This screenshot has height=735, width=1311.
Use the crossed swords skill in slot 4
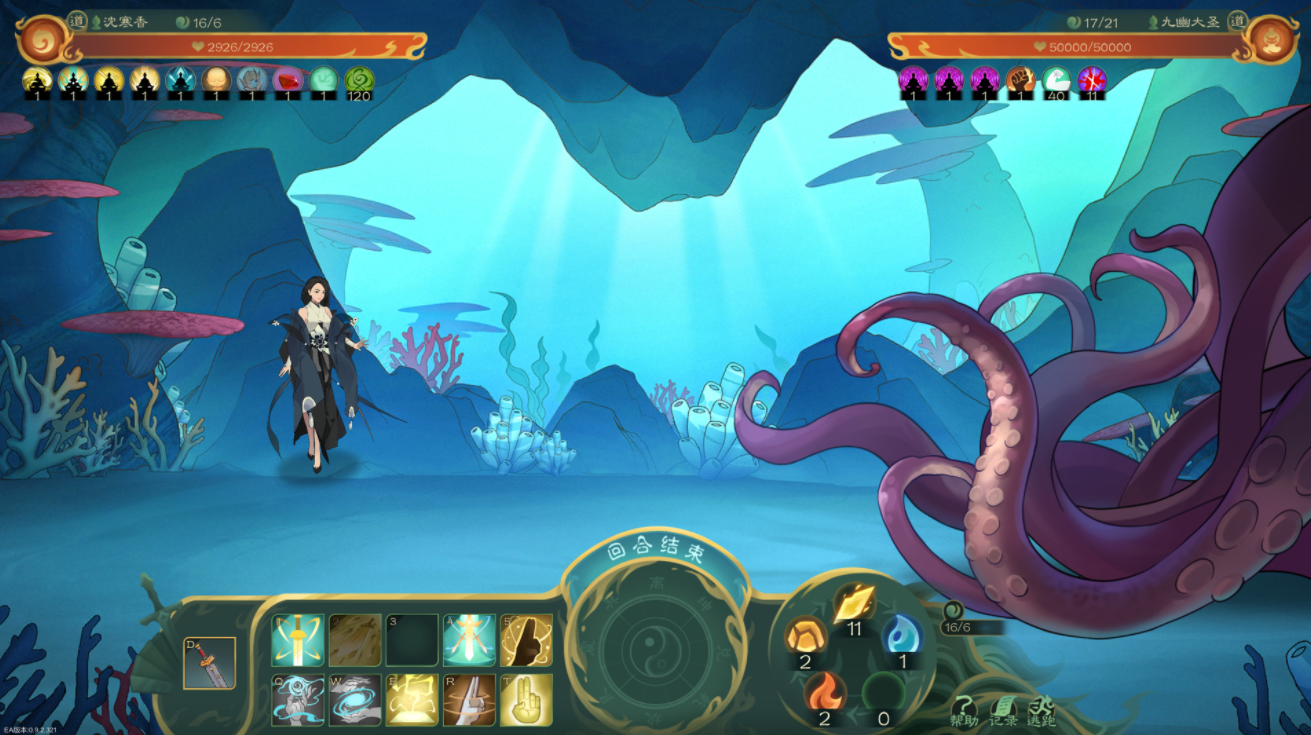pyautogui.click(x=470, y=640)
